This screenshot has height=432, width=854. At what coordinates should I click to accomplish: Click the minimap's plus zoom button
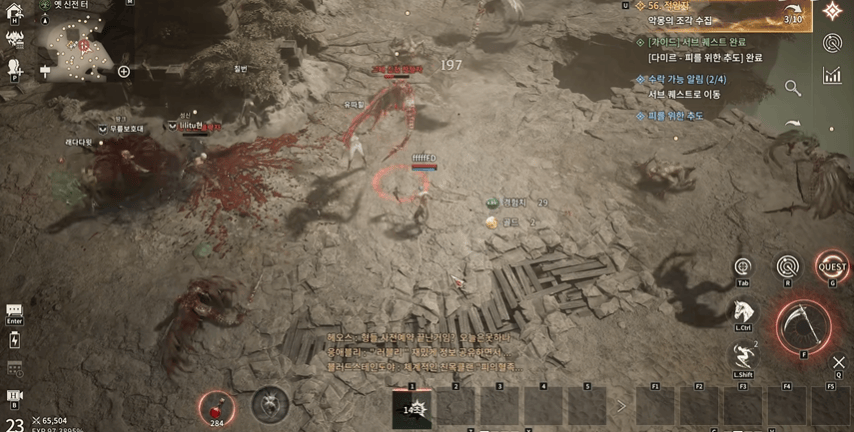pos(124,71)
